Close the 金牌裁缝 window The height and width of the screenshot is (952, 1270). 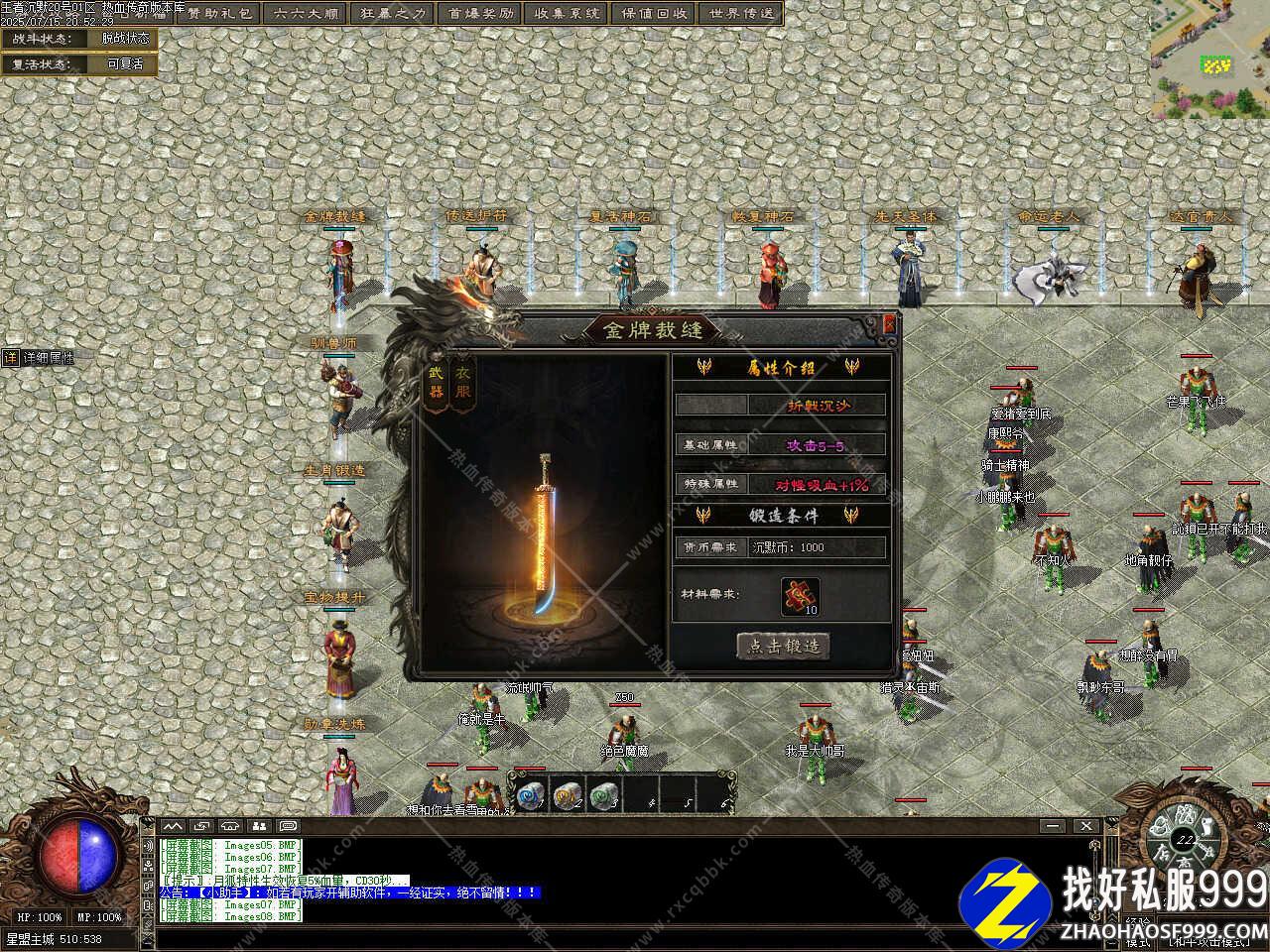click(889, 323)
